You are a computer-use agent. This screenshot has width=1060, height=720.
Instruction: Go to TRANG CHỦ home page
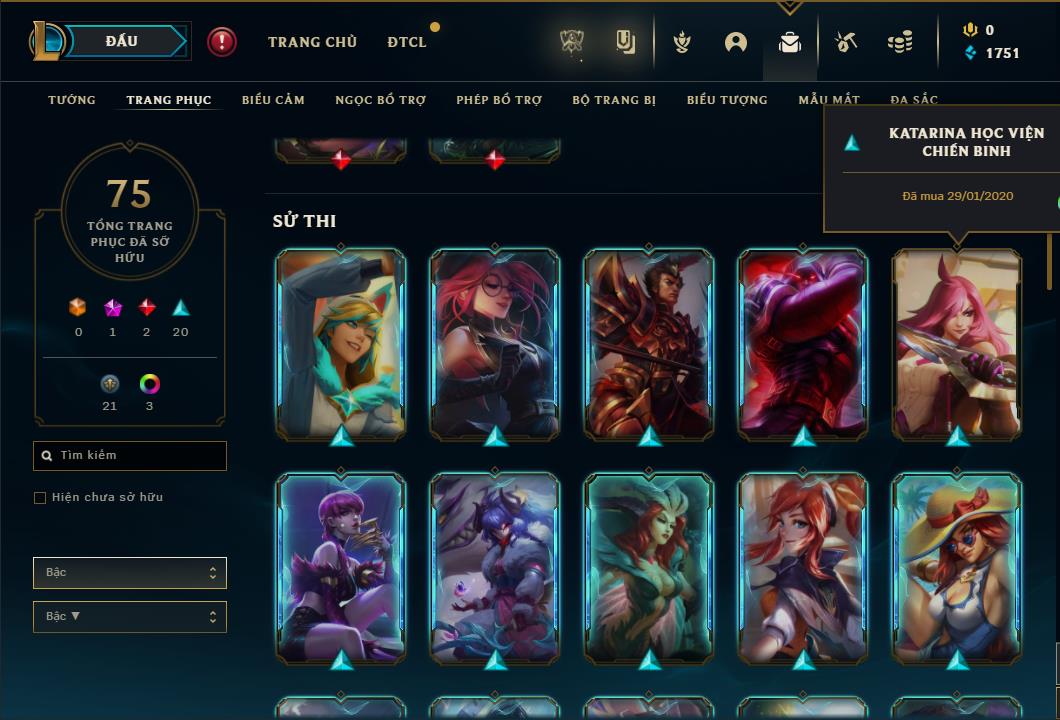pyautogui.click(x=312, y=42)
